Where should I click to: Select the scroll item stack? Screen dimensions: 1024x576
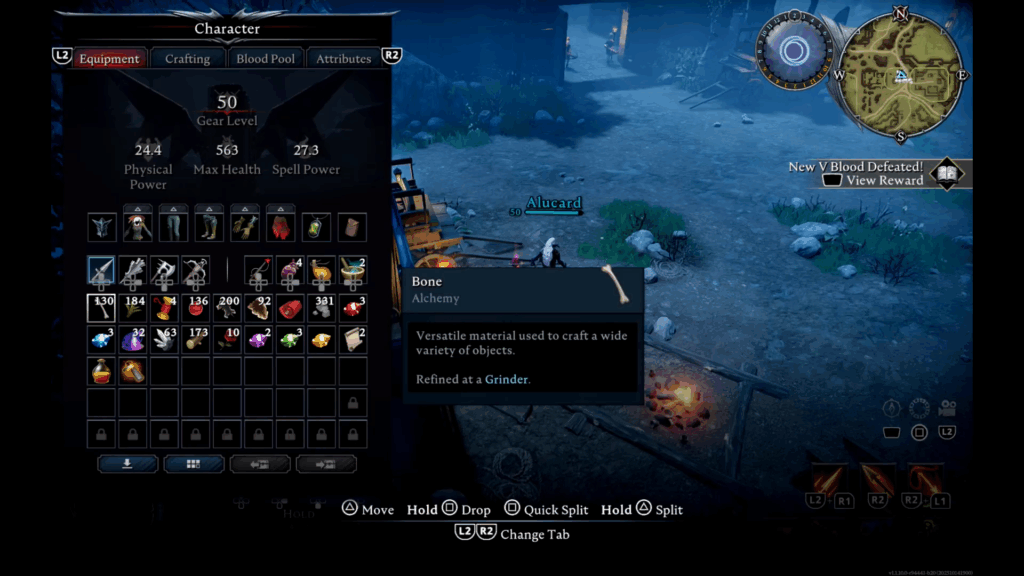352,340
